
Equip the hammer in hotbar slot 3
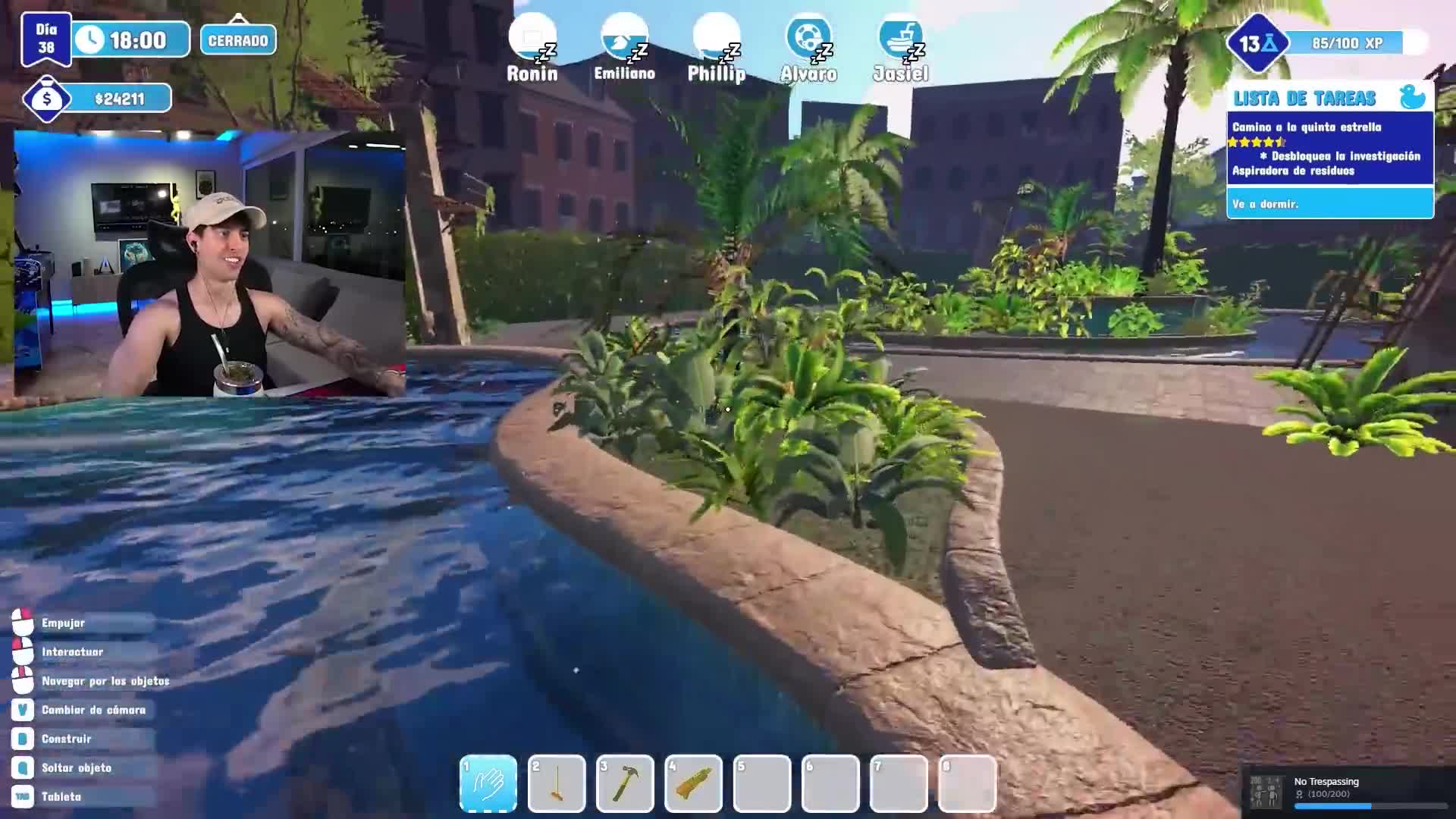click(625, 783)
